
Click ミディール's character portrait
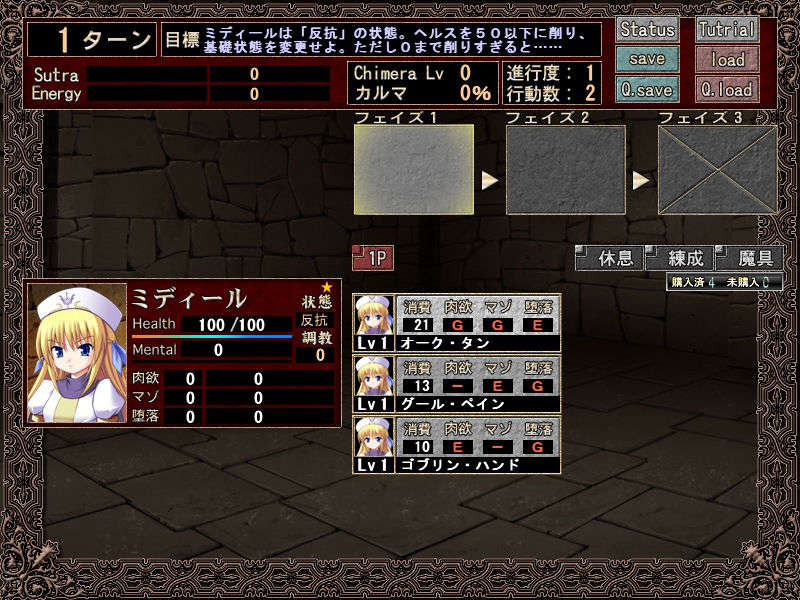click(78, 355)
